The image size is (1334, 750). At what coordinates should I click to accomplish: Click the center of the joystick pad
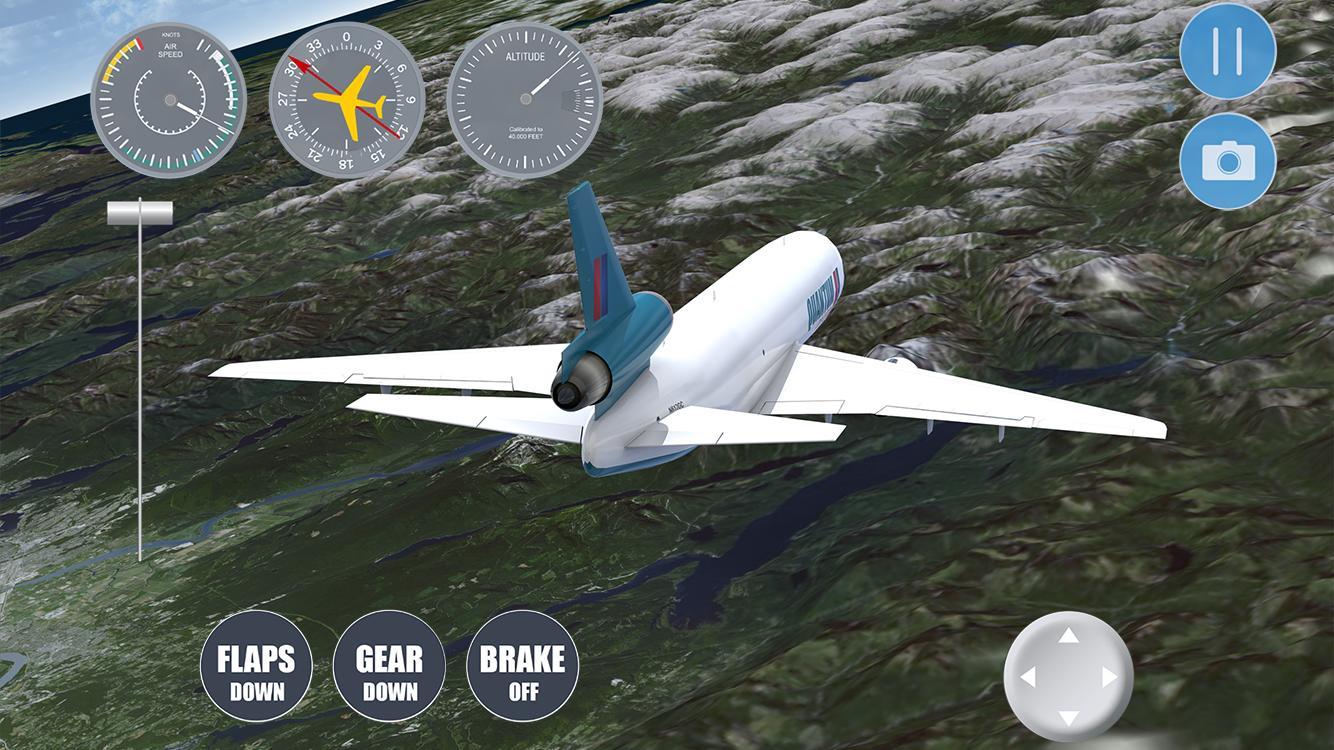(x=1068, y=676)
